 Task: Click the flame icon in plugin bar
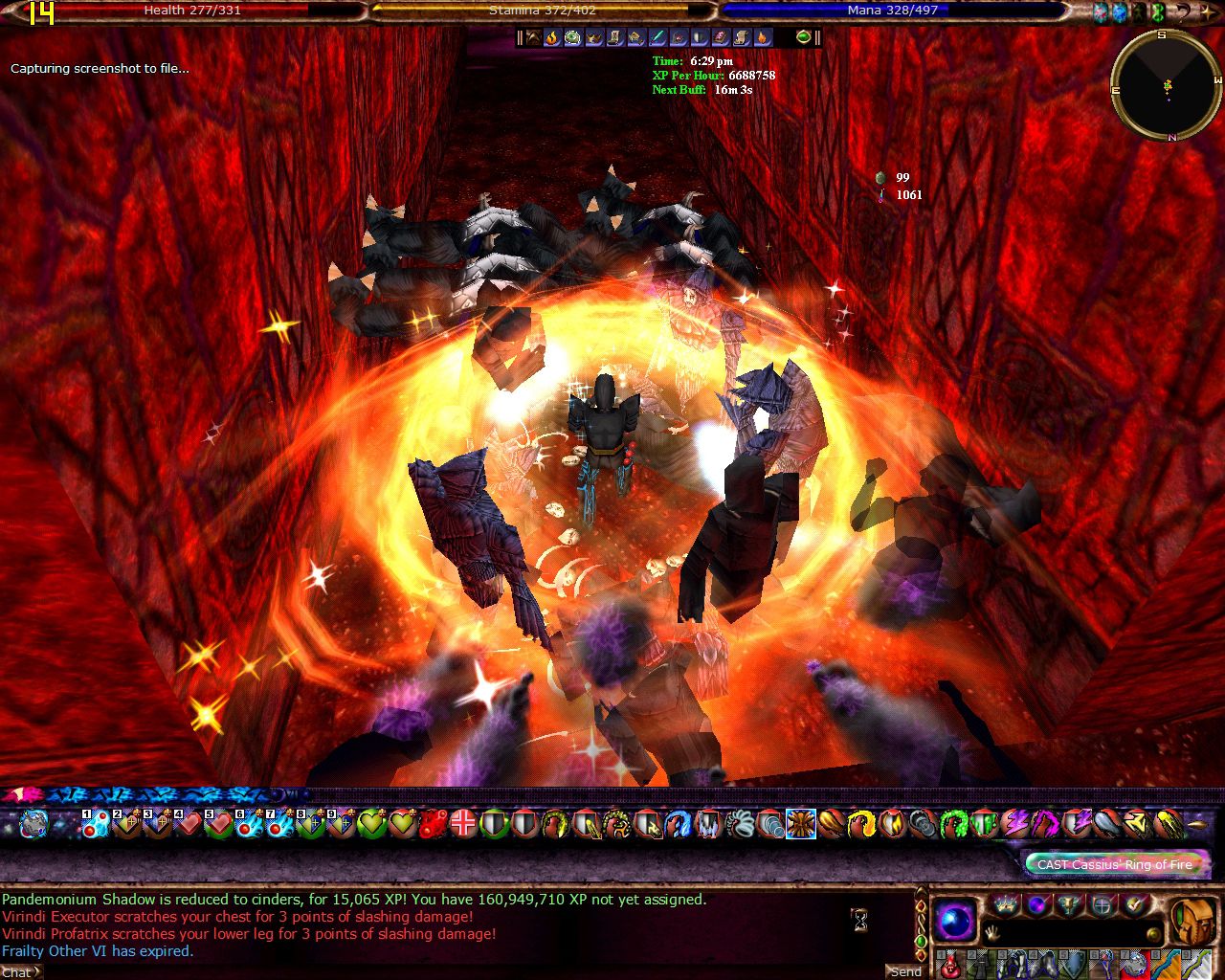point(552,37)
